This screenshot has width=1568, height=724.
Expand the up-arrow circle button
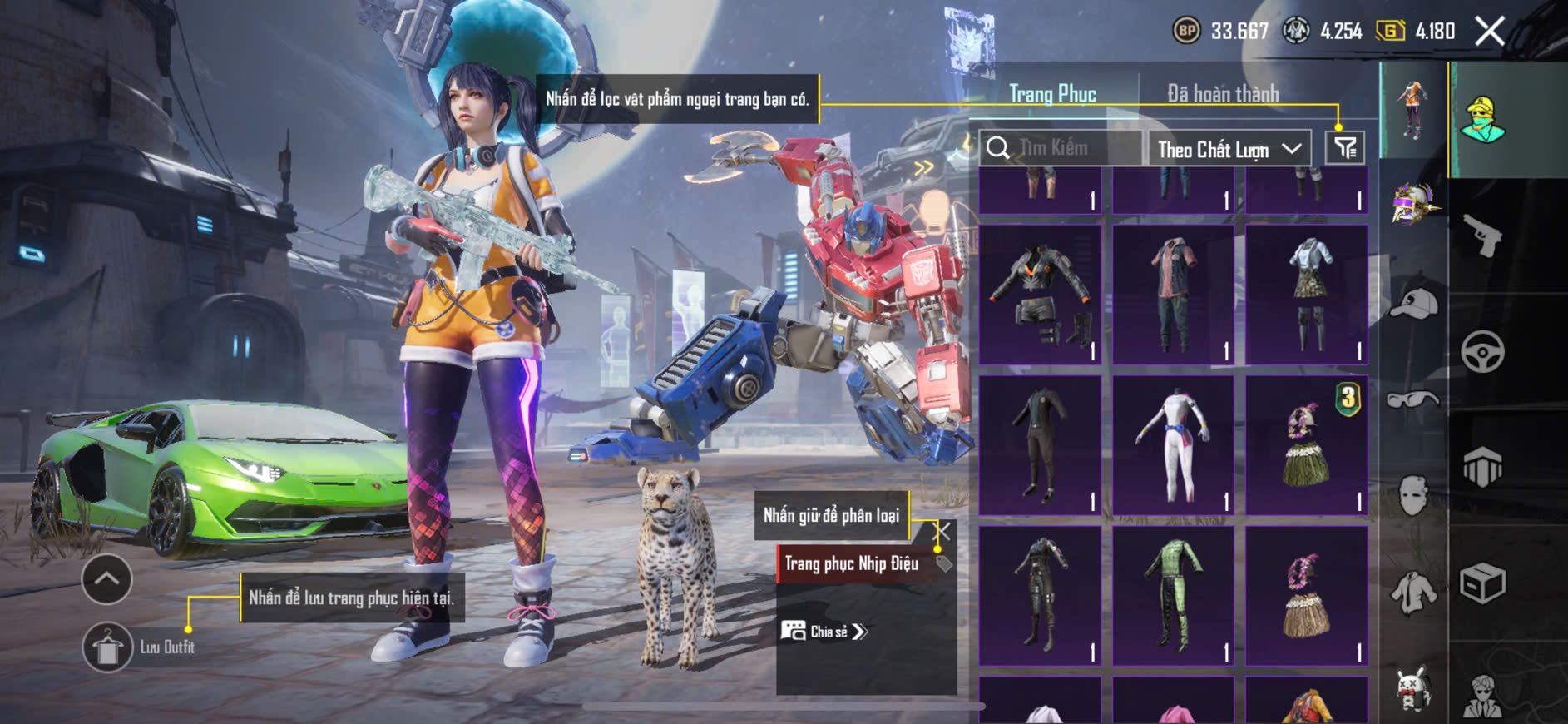pos(106,579)
